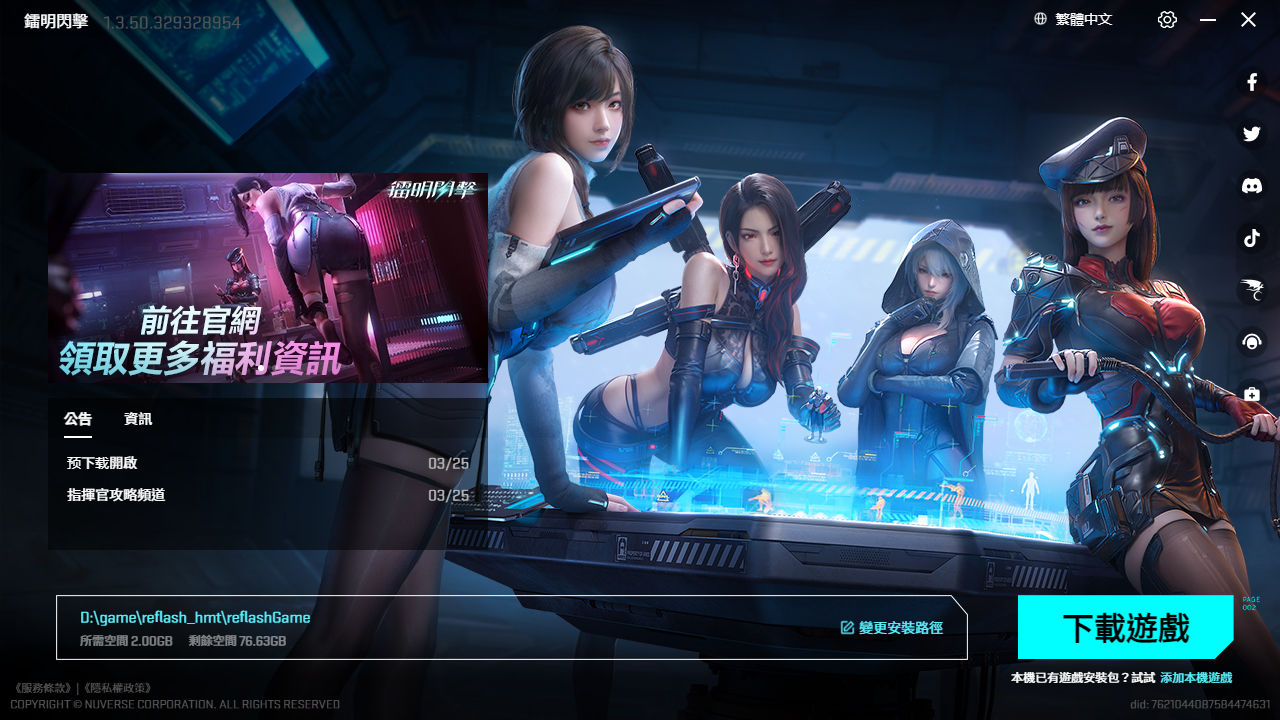This screenshot has width=1280, height=720.
Task: Open the game's Facebook page icon
Action: (x=1251, y=82)
